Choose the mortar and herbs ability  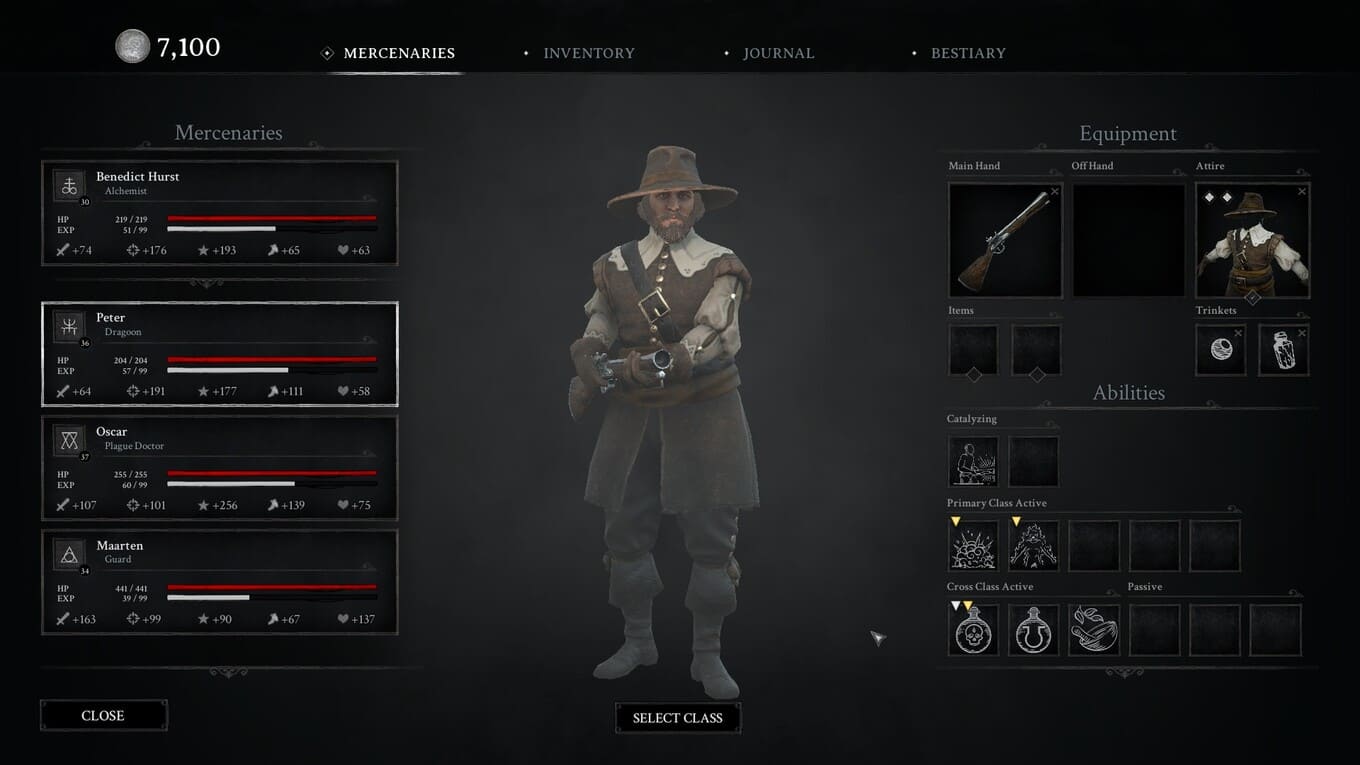point(1093,630)
